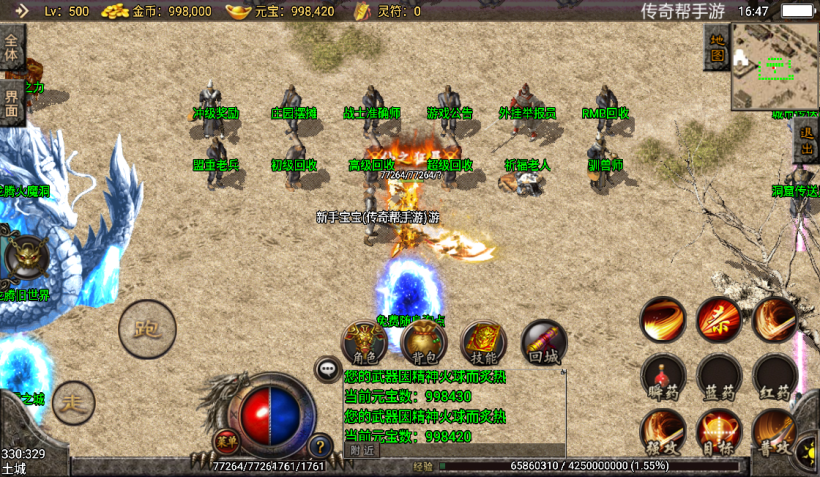This screenshot has width=820, height=477.
Task: Trigger the 普攻 normal attack
Action: (x=774, y=432)
